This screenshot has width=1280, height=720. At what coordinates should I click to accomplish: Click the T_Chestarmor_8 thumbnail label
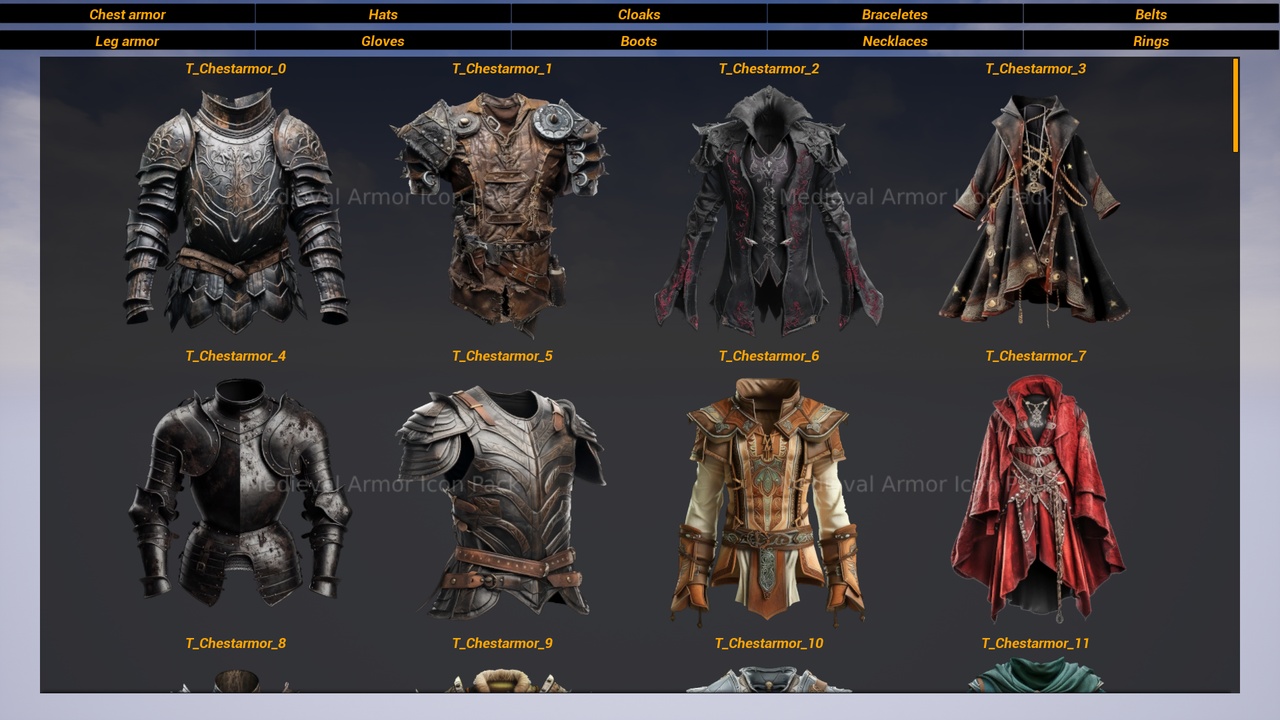coord(235,643)
